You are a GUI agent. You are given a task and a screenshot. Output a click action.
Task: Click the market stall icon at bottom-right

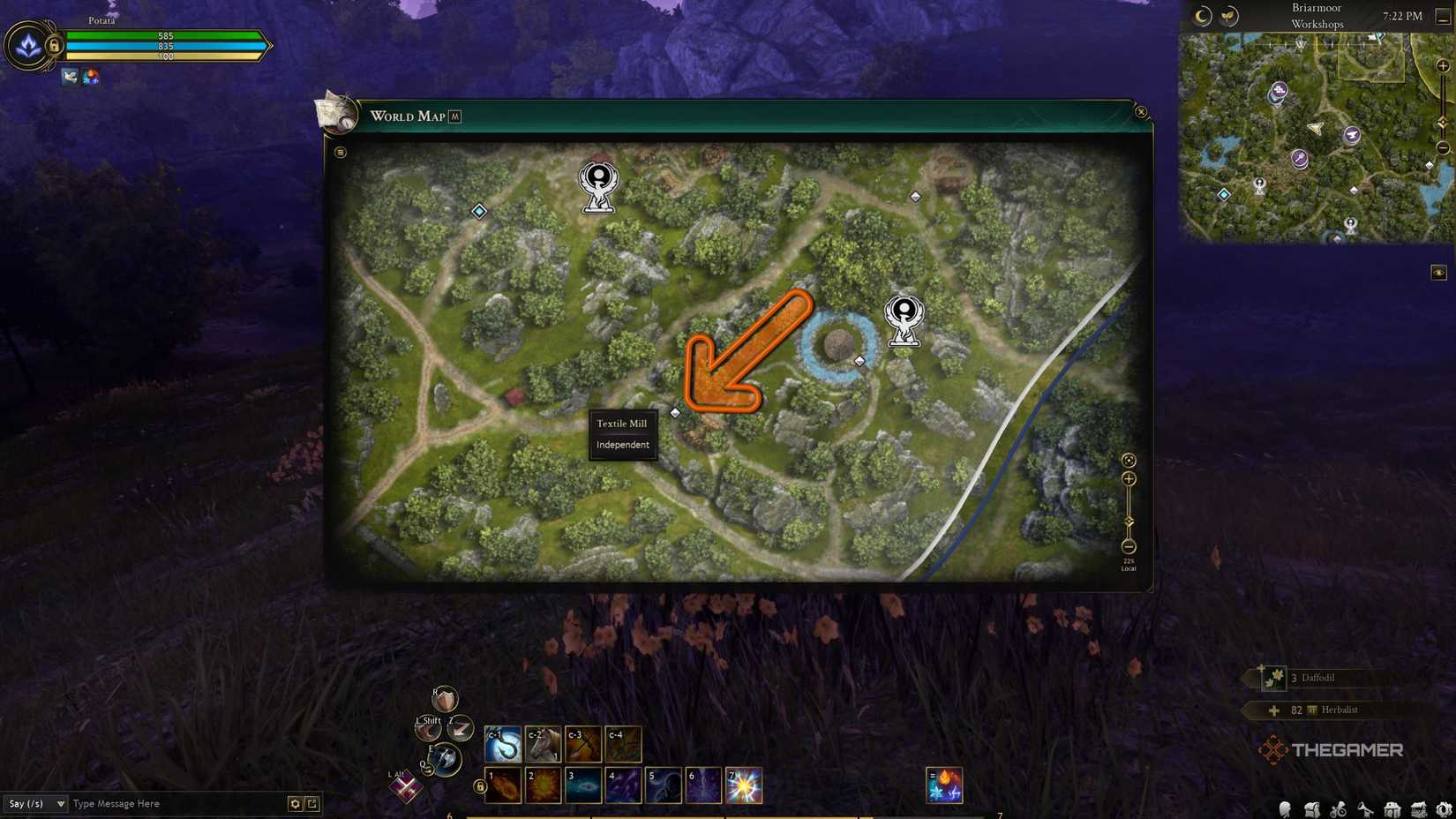pyautogui.click(x=1419, y=808)
